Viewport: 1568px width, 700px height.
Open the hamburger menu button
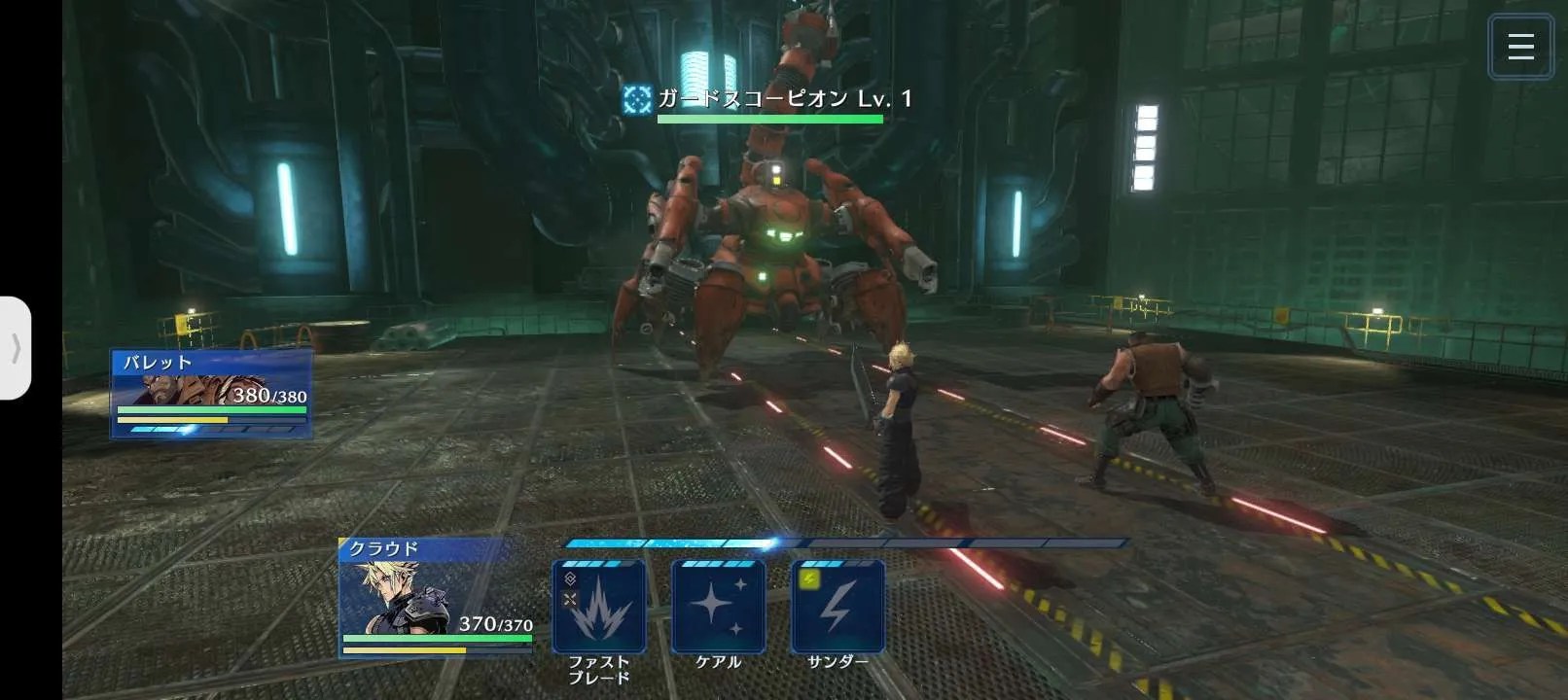point(1520,47)
